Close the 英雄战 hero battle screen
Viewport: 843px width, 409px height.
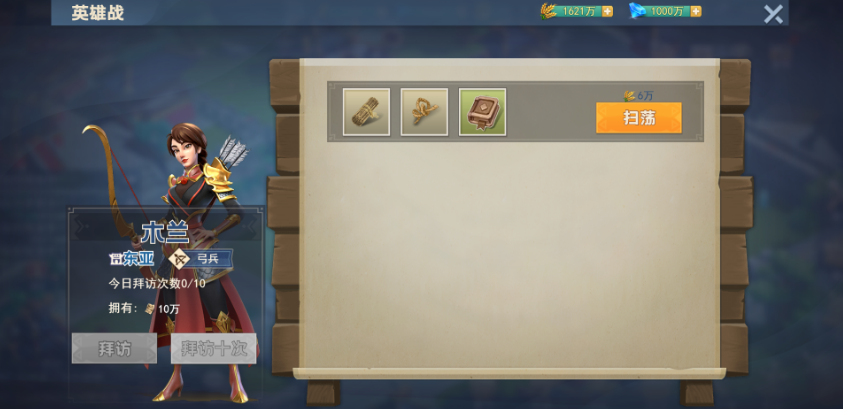773,14
